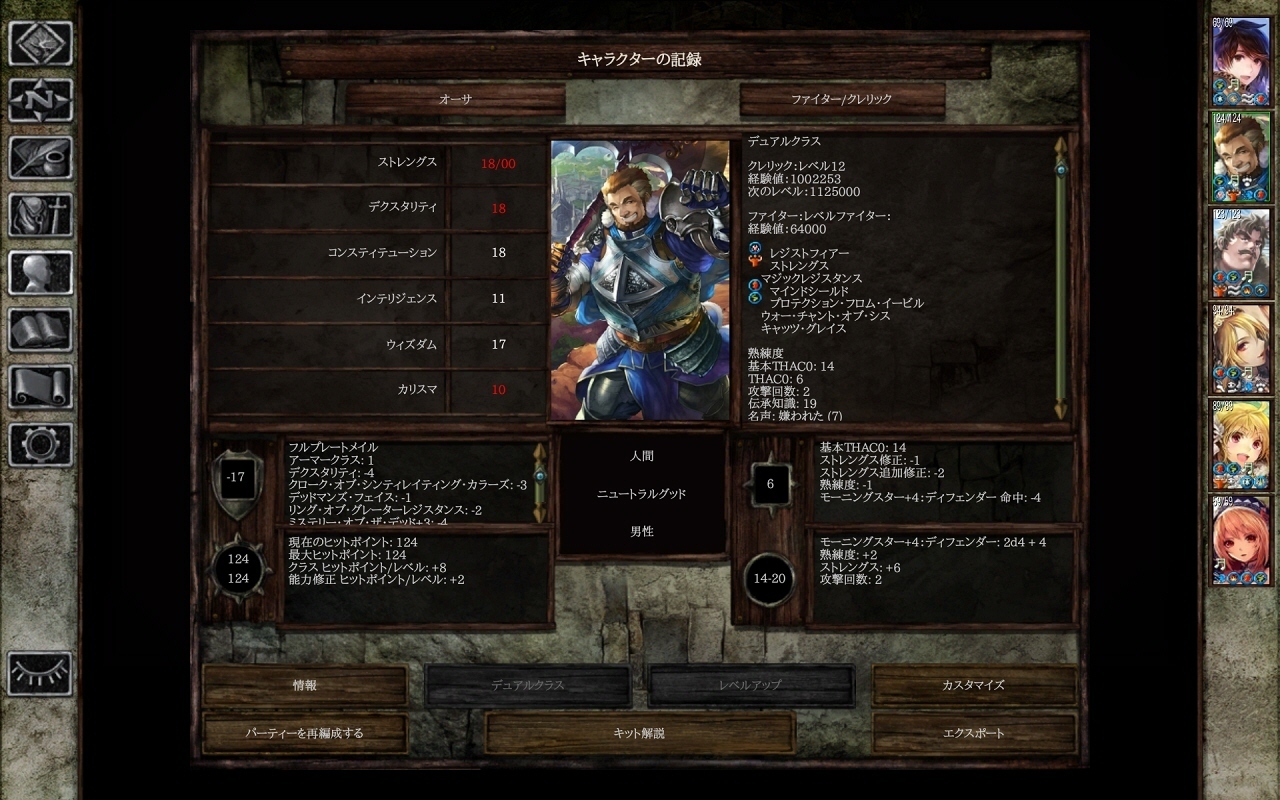This screenshot has height=800, width=1280.
Task: Open the 情報 information panel
Action: (305, 686)
